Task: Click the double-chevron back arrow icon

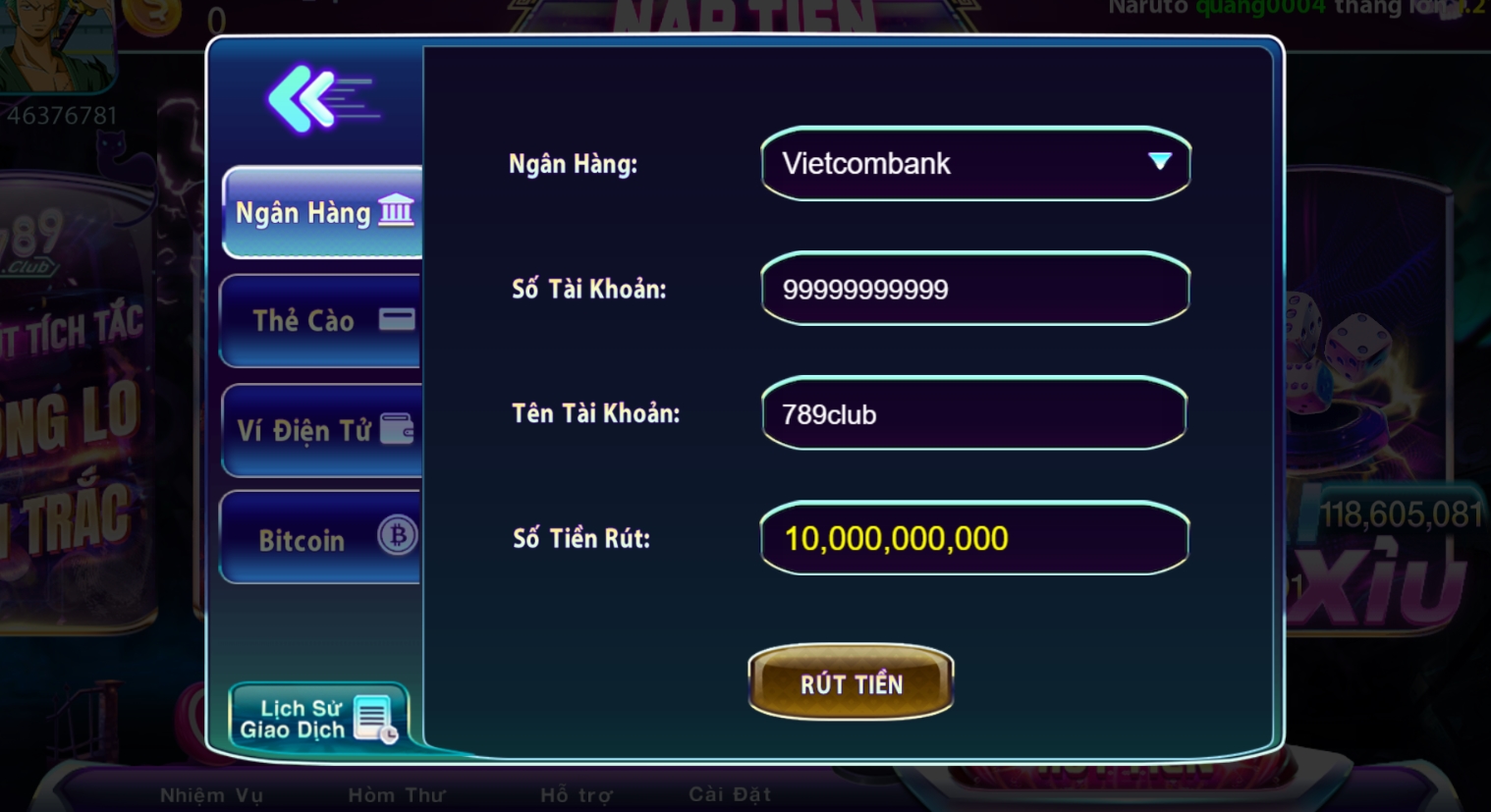Action: coord(300,97)
